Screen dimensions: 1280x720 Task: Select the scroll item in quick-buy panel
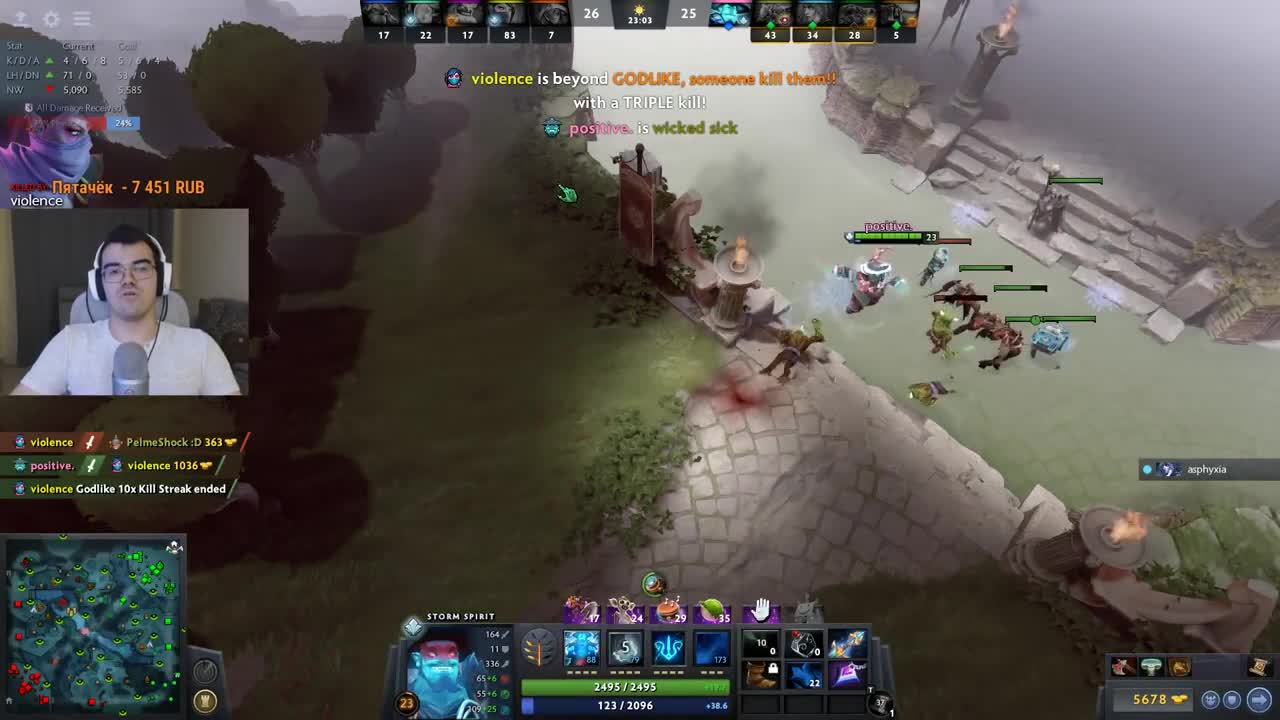pyautogui.click(x=1258, y=666)
